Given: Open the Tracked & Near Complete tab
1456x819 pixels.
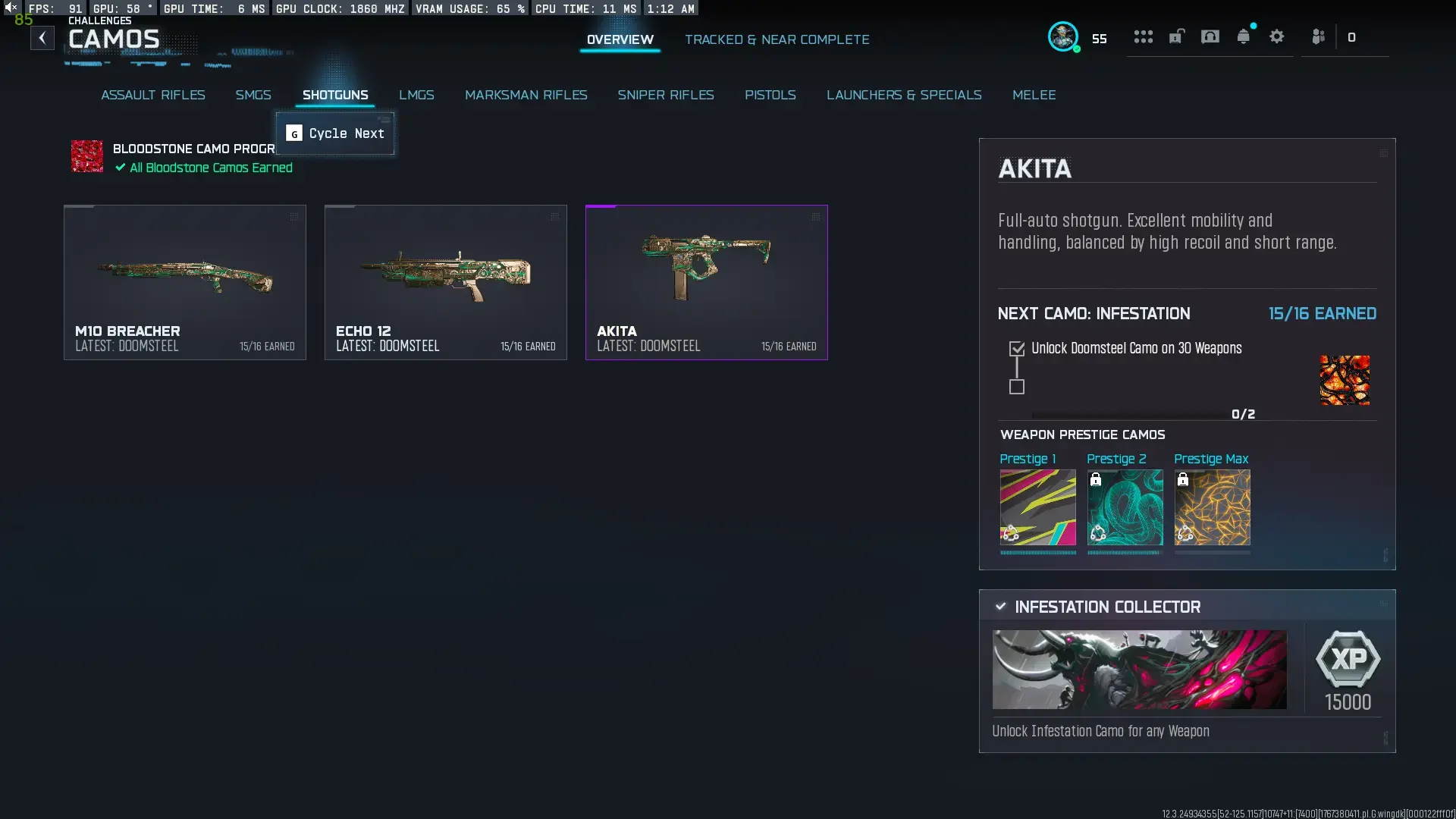Looking at the screenshot, I should (777, 39).
